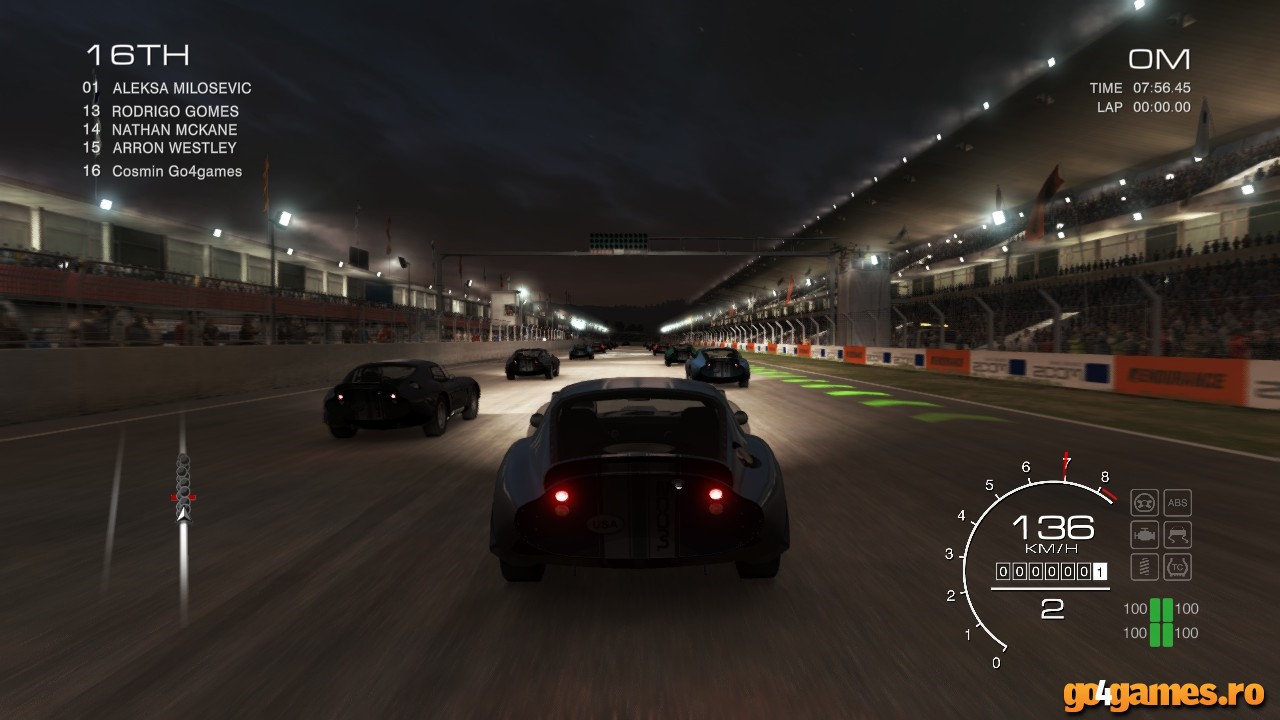
Task: Select the stability control skidding car icon
Action: click(x=1178, y=534)
